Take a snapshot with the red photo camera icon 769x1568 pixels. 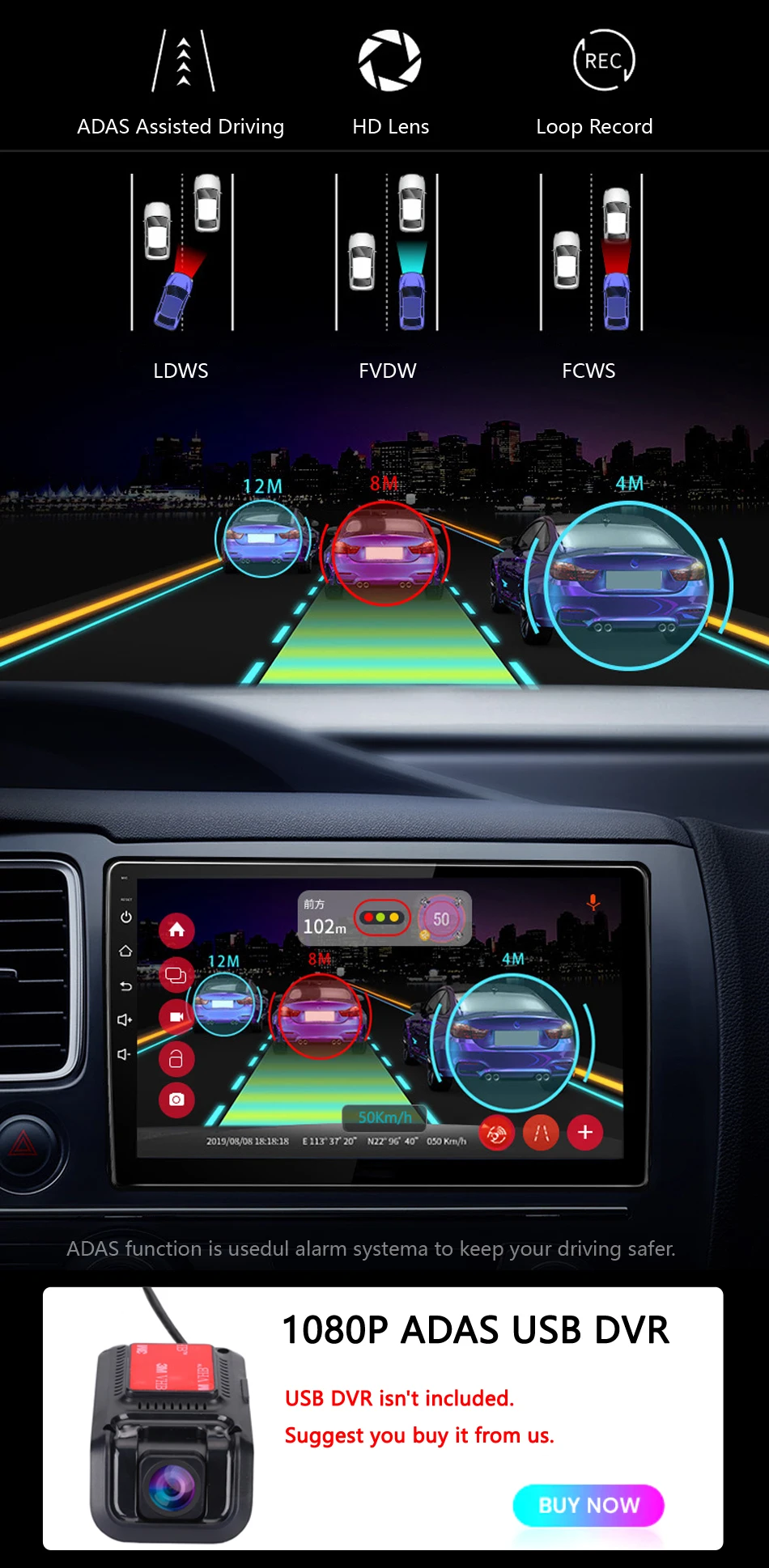click(176, 1100)
